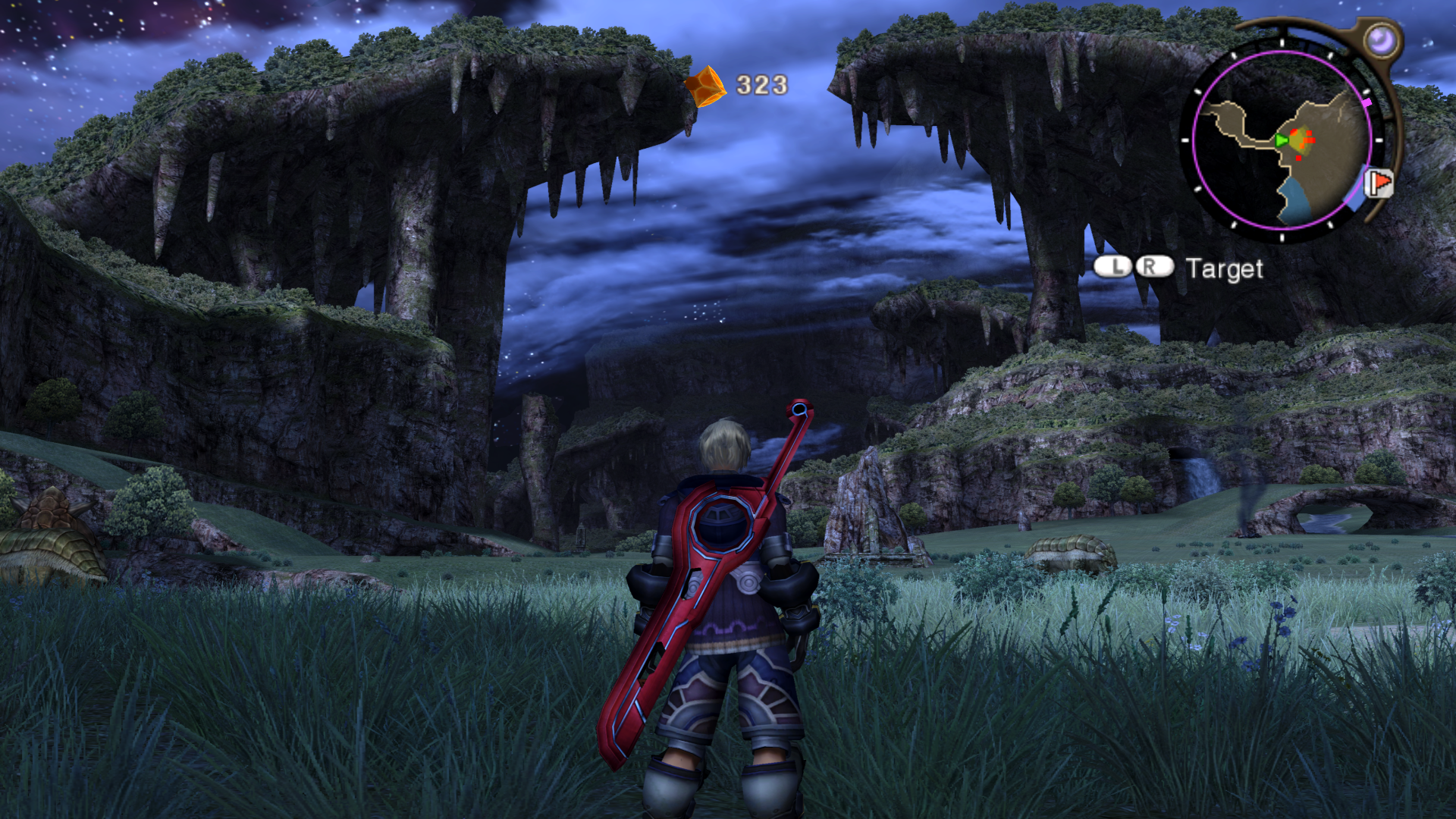Select the green player arrow on minimap
1456x819 pixels.
coord(1281,140)
